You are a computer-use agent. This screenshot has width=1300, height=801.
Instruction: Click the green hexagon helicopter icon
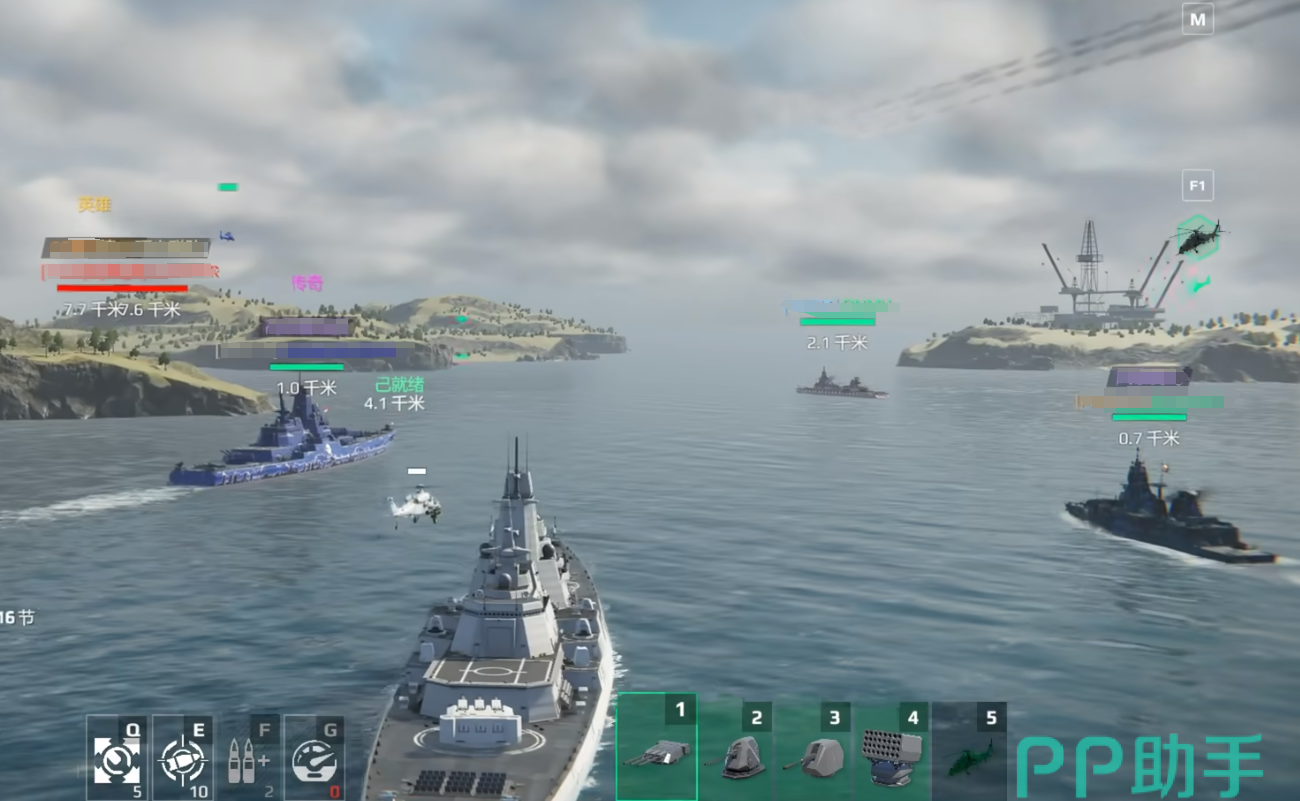click(1196, 238)
